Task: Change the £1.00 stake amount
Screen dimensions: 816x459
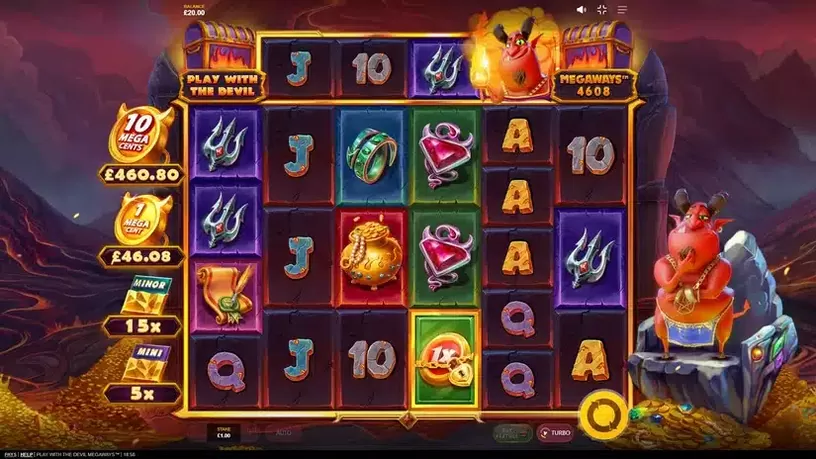Action: pos(221,432)
